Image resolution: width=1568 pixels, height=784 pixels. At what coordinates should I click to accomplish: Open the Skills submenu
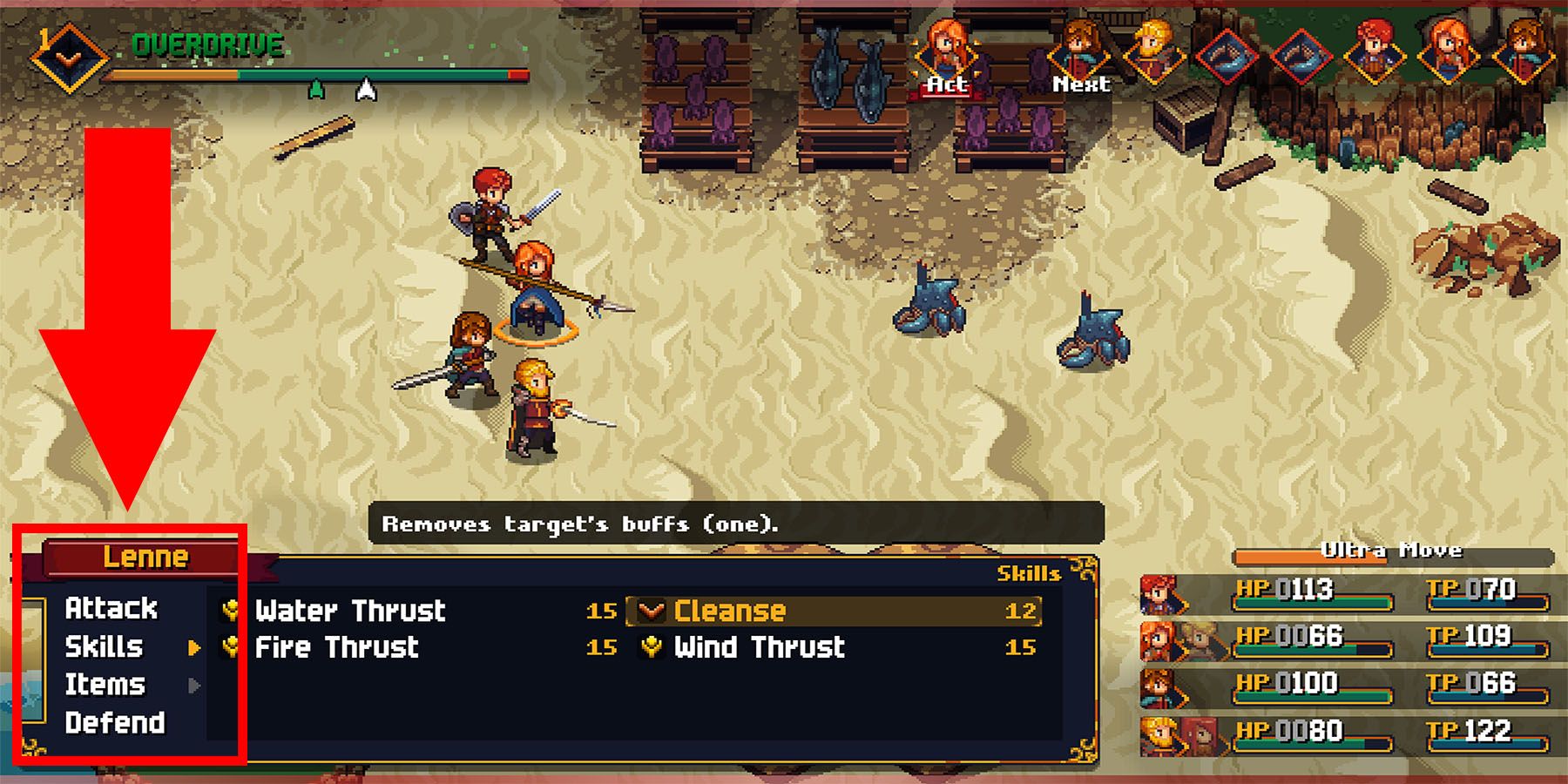pos(106,647)
